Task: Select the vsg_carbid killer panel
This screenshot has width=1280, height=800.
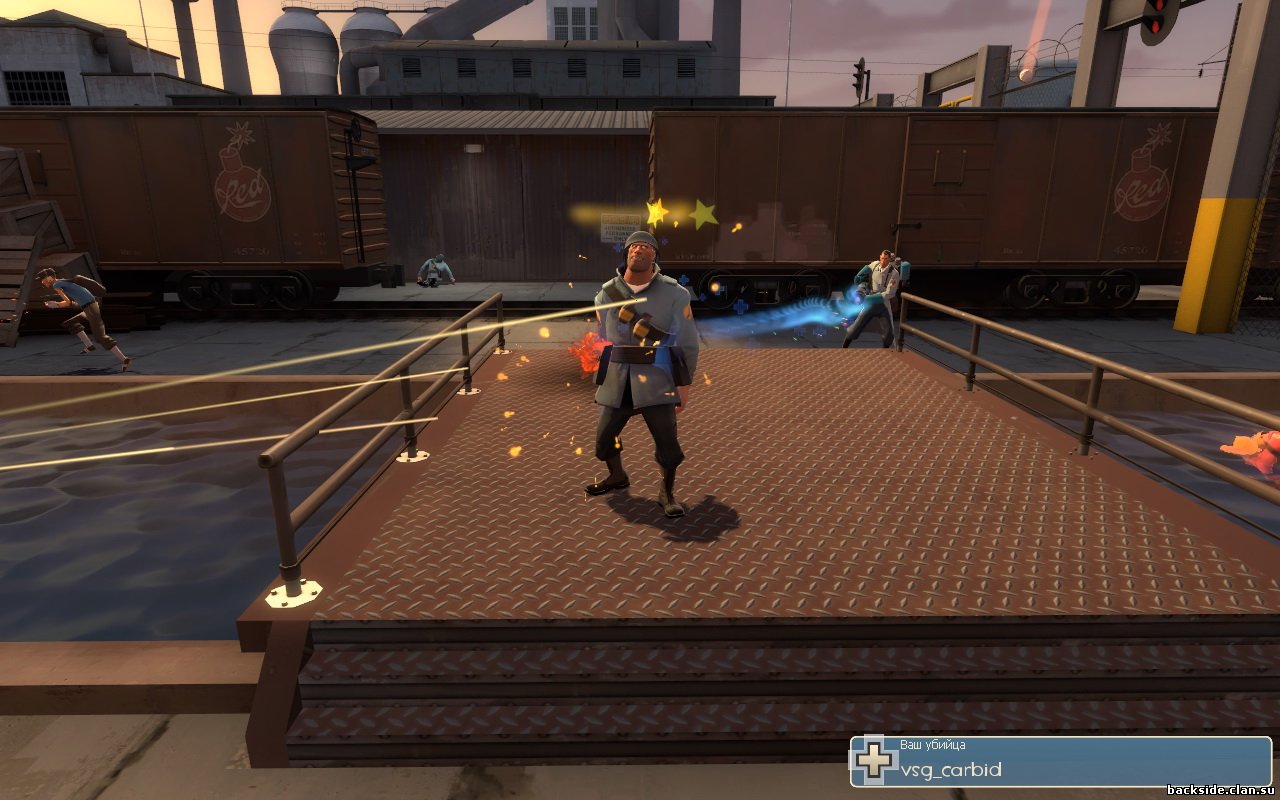Action: point(1060,762)
